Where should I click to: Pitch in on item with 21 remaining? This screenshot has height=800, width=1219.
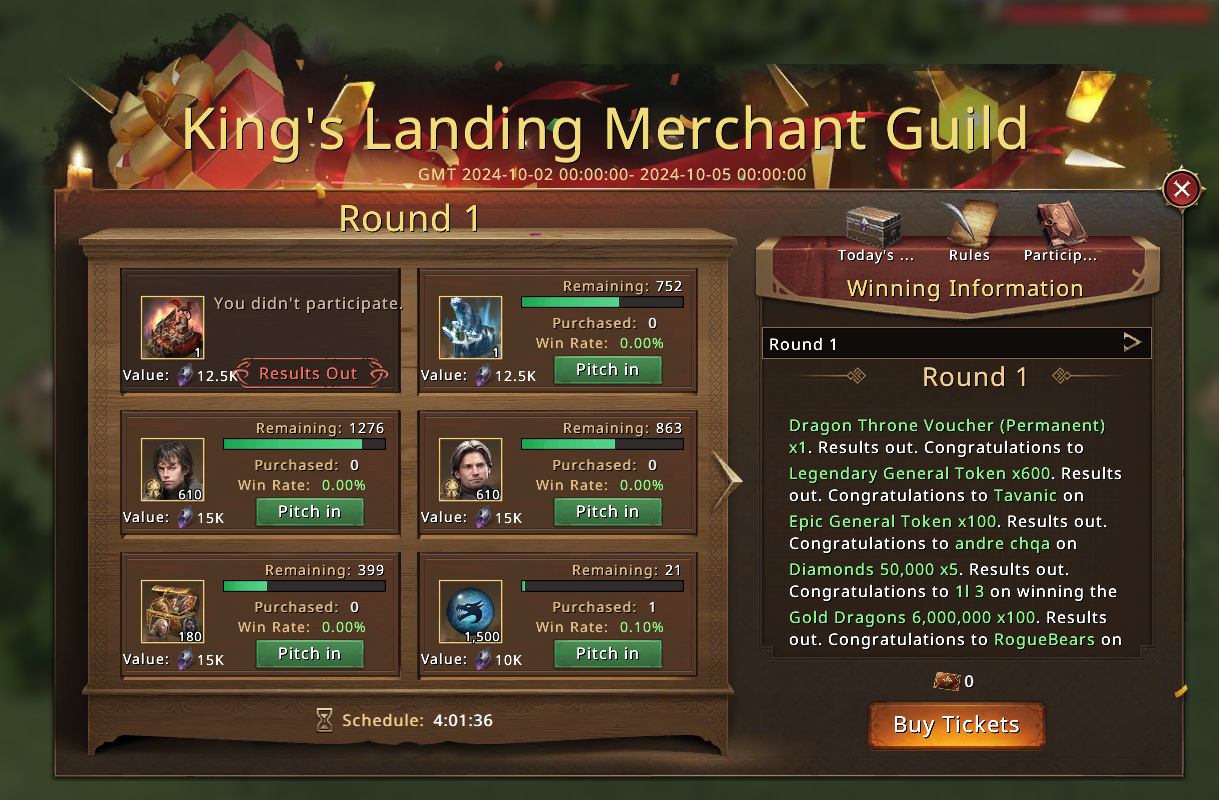click(607, 654)
